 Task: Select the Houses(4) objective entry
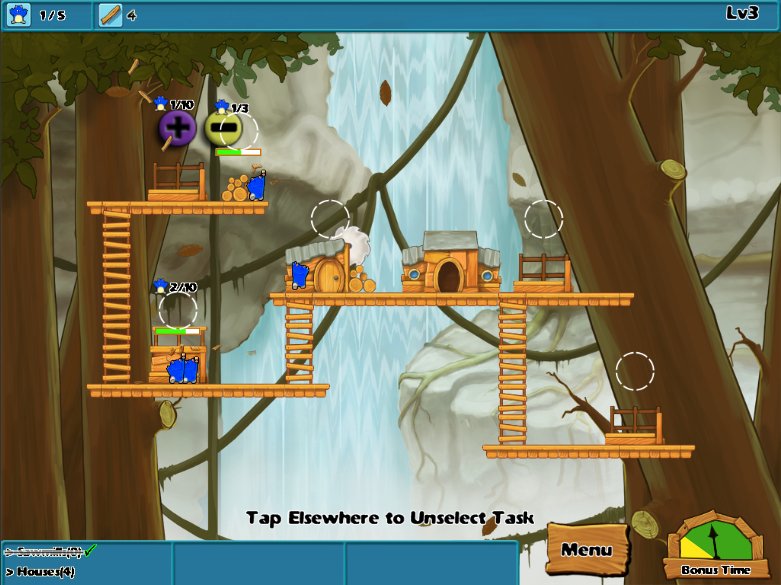point(41,571)
